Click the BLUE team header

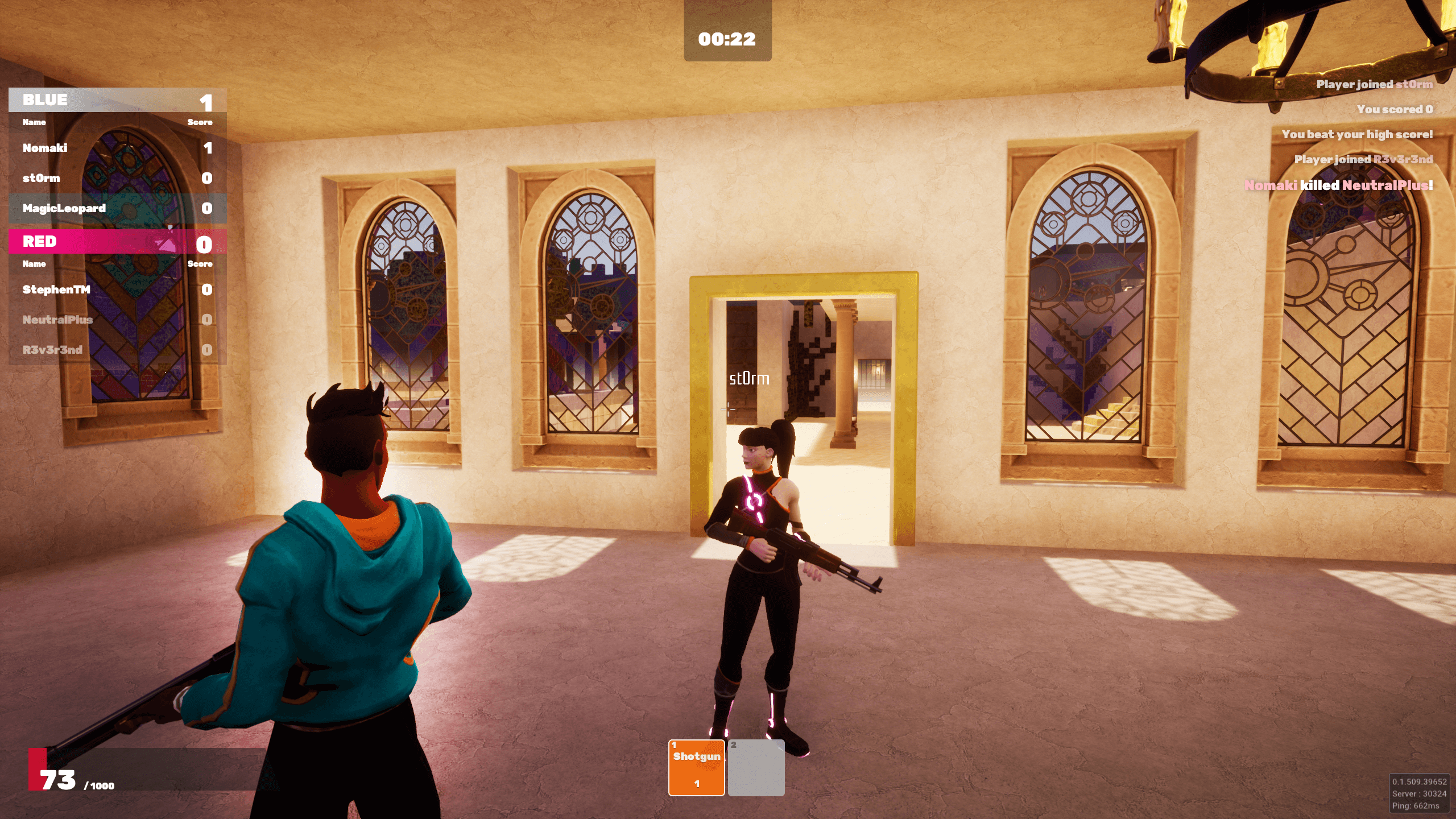pos(117,100)
